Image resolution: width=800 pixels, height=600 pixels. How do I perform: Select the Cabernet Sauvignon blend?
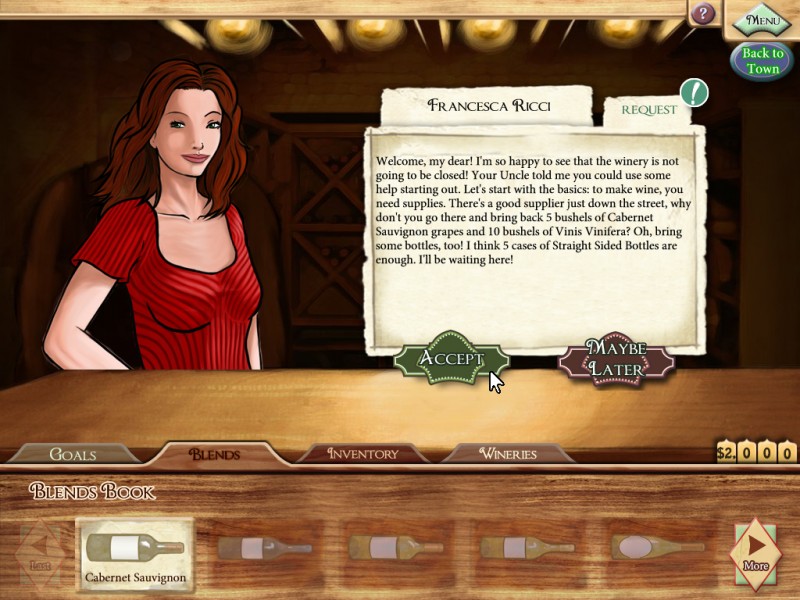click(x=135, y=553)
